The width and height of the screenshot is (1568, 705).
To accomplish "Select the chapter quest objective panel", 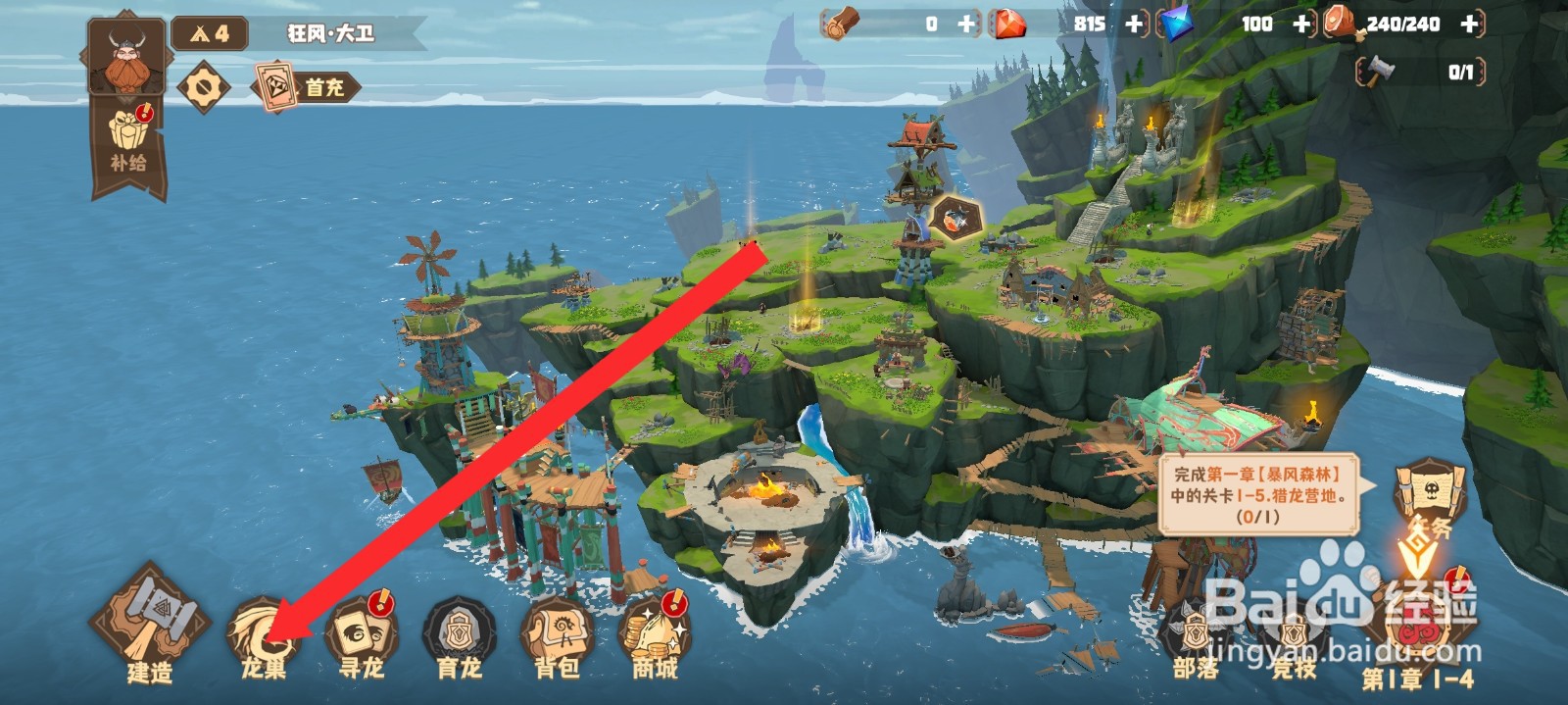I will (x=1257, y=494).
